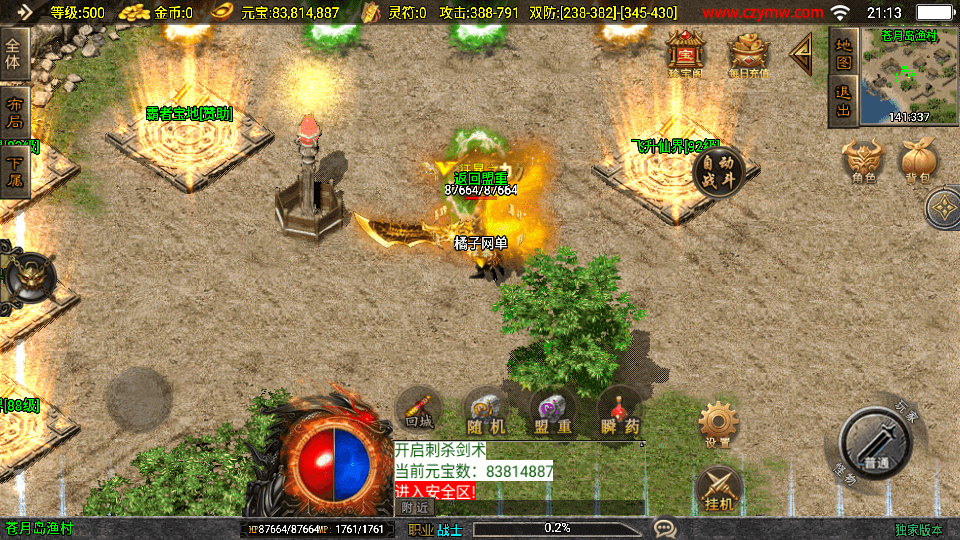Image resolution: width=960 pixels, height=540 pixels.
Task: Use the 瞬药 instant potion
Action: 620,410
